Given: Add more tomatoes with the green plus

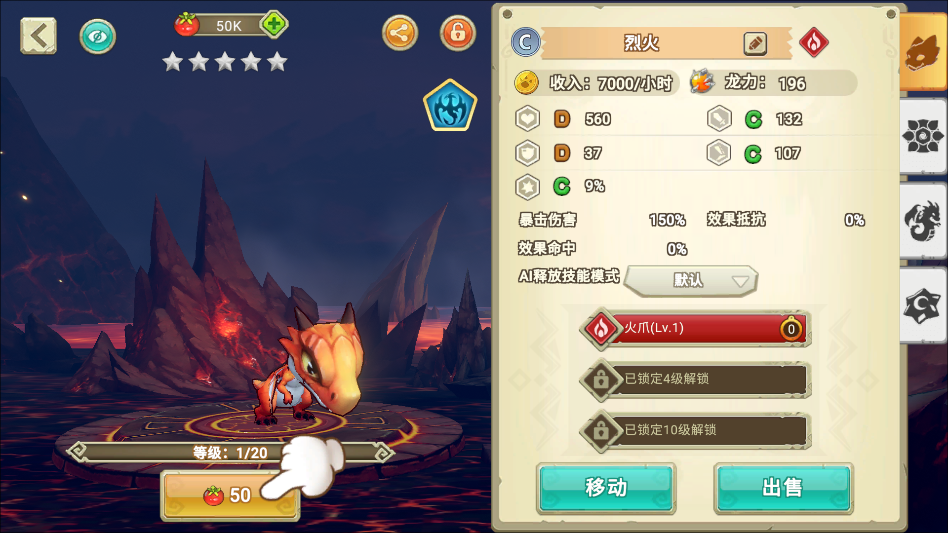Looking at the screenshot, I should (x=273, y=25).
